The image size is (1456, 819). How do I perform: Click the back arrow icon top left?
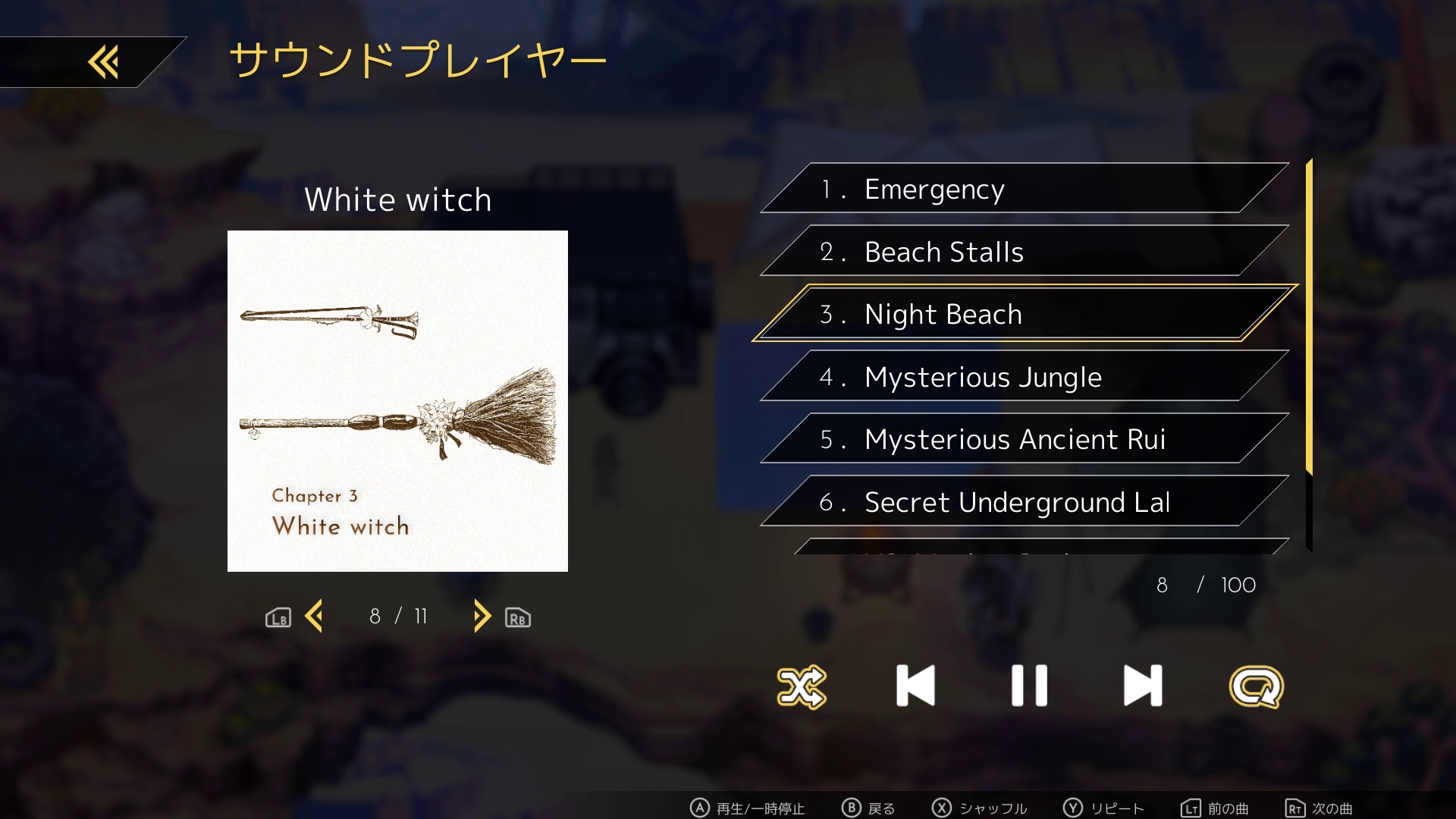tap(103, 61)
